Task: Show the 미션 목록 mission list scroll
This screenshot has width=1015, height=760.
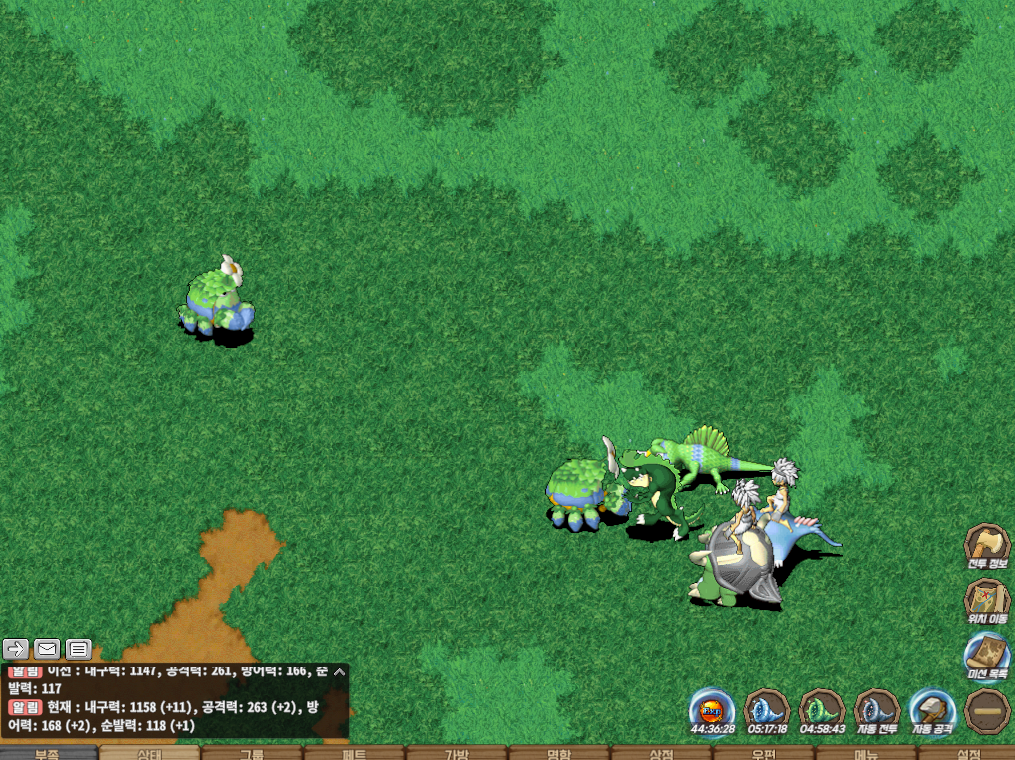Action: tap(986, 655)
